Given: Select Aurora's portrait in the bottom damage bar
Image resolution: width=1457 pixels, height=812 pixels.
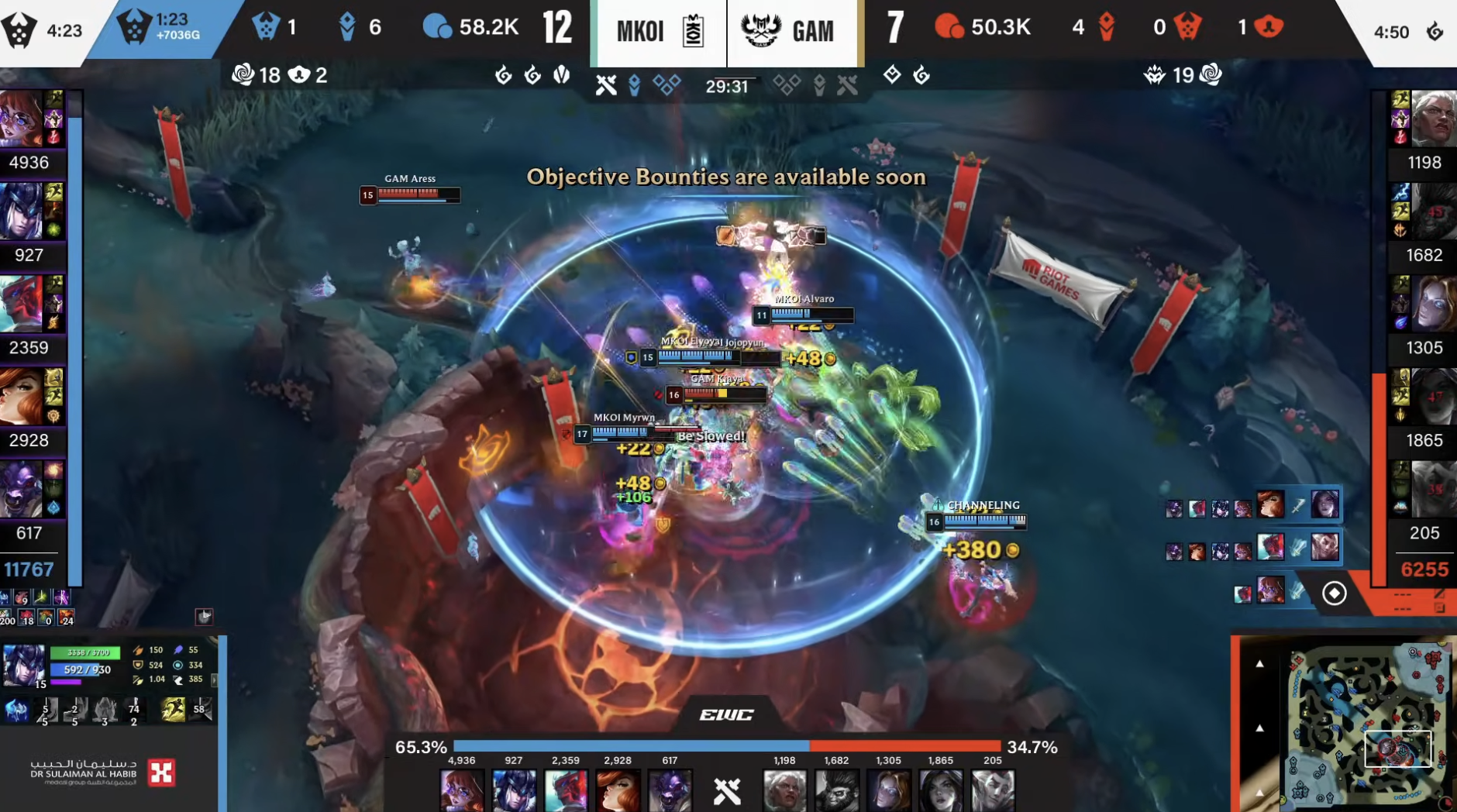Looking at the screenshot, I should pos(462,790).
